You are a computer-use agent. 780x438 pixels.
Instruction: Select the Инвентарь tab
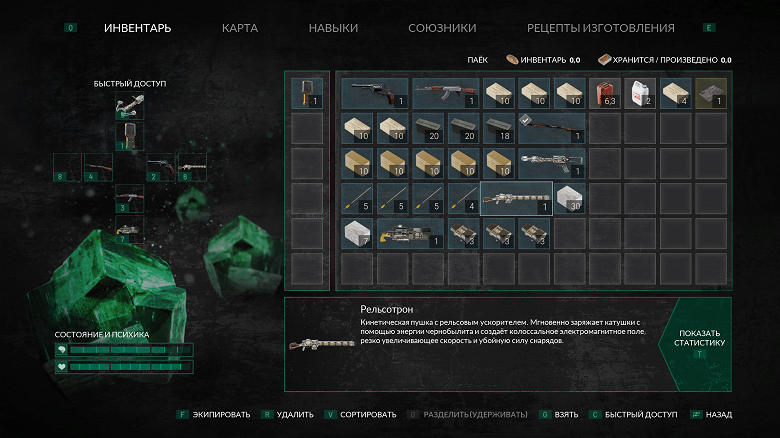[137, 28]
